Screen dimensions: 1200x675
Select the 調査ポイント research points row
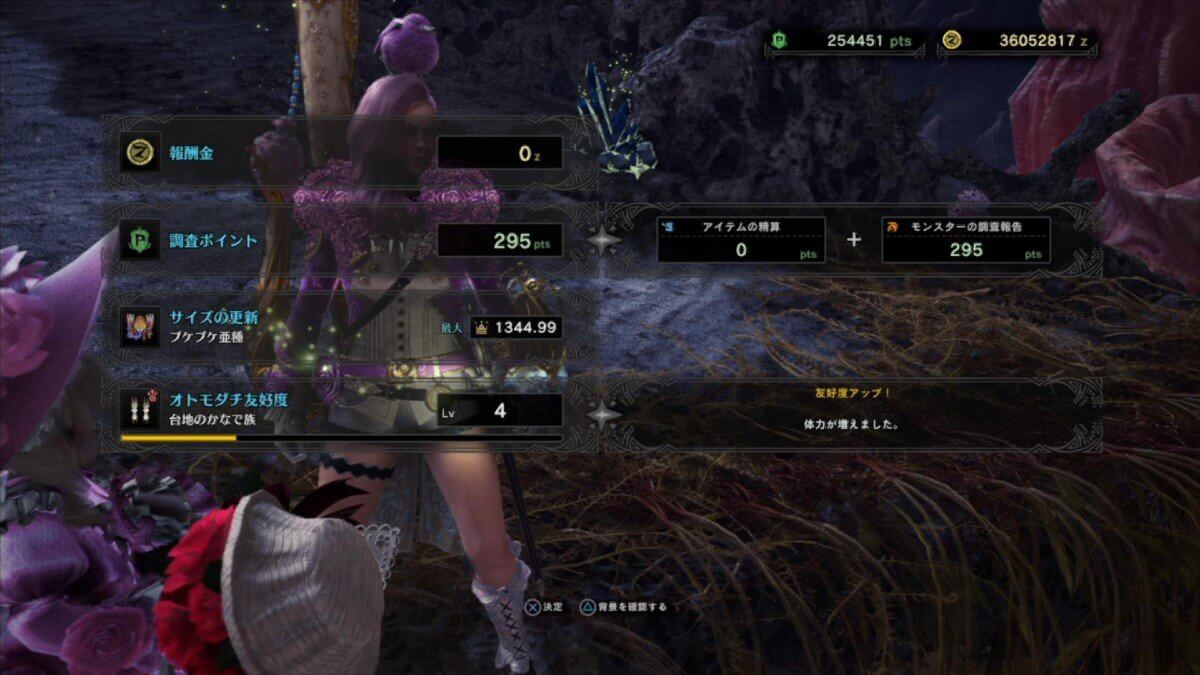pyautogui.click(x=340, y=240)
